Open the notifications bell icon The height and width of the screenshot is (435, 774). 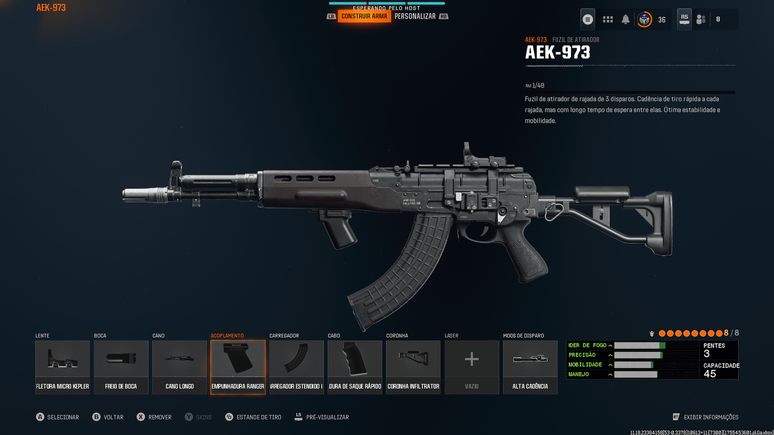[x=626, y=19]
